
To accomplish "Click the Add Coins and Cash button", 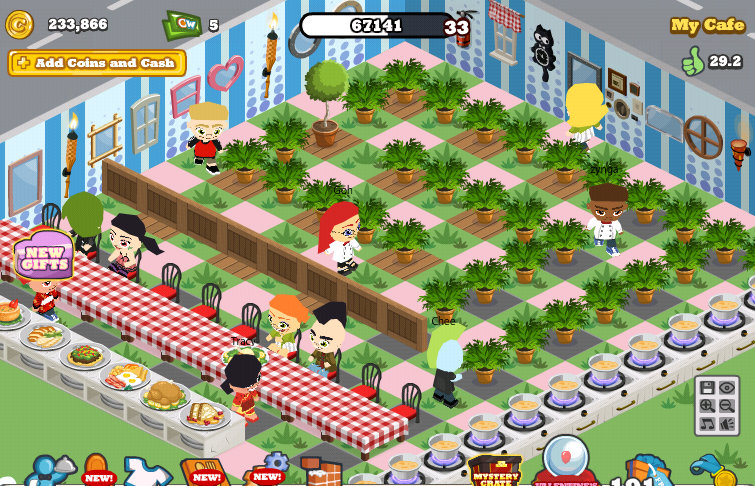I will coord(97,63).
